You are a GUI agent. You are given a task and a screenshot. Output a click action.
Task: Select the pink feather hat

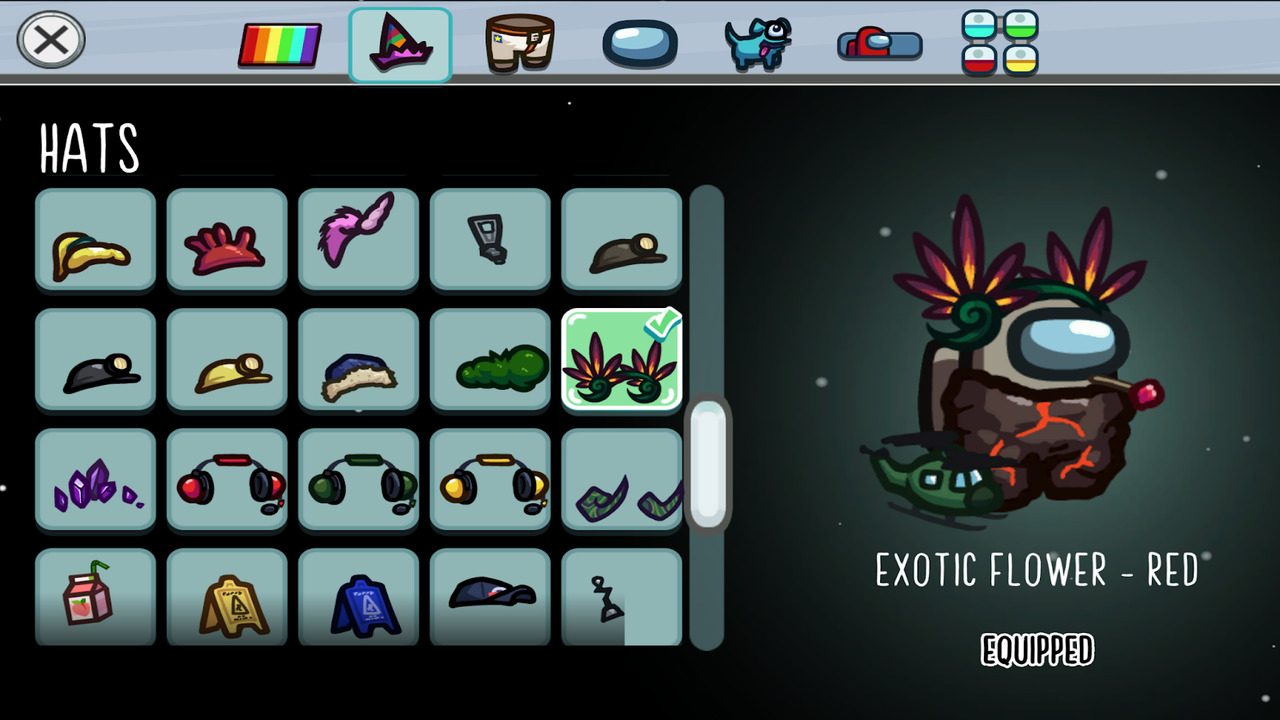358,240
